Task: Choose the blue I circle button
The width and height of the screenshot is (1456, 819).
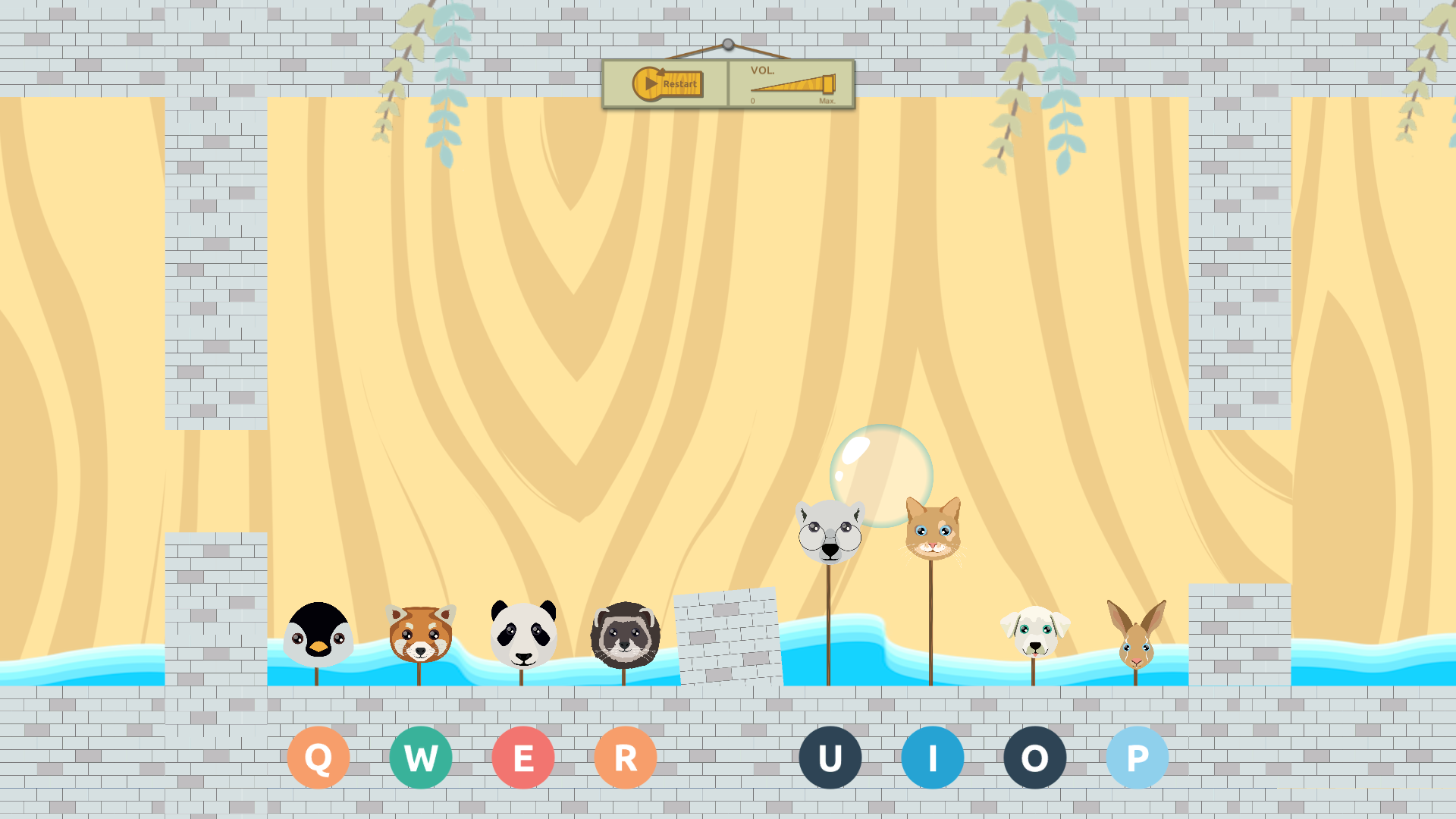Action: coord(933,758)
